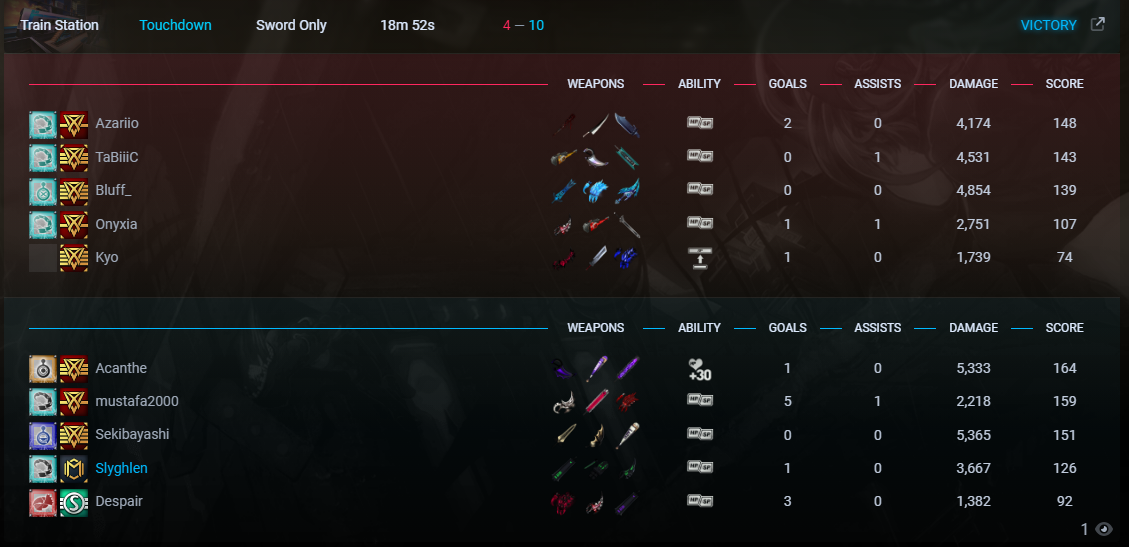1129x547 pixels.
Task: Inspect Kyo's ability icon
Action: coord(699,257)
